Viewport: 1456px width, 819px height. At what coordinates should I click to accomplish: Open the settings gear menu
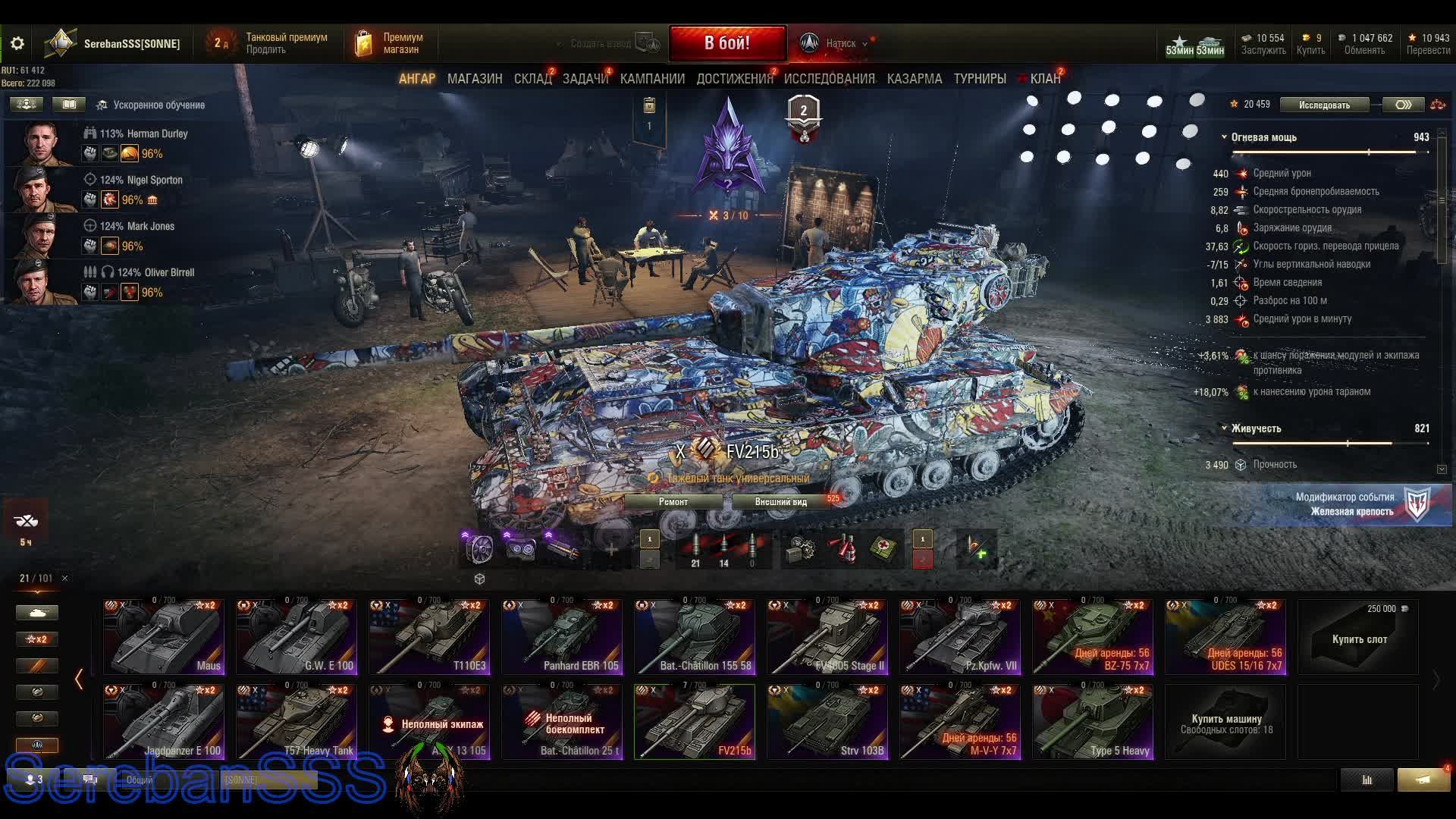pyautogui.click(x=17, y=44)
